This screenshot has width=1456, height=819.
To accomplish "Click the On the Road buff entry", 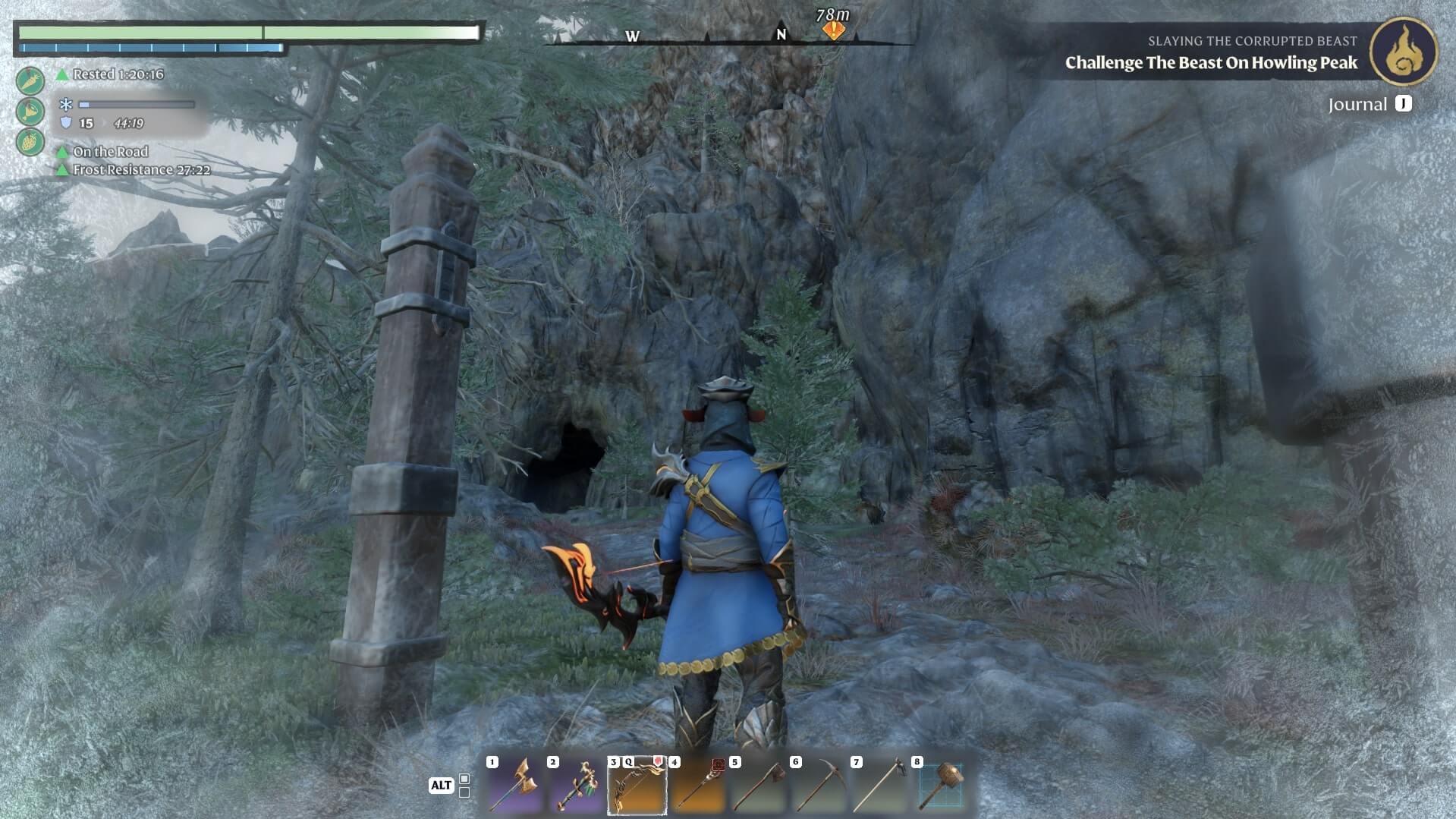I will pos(109,152).
